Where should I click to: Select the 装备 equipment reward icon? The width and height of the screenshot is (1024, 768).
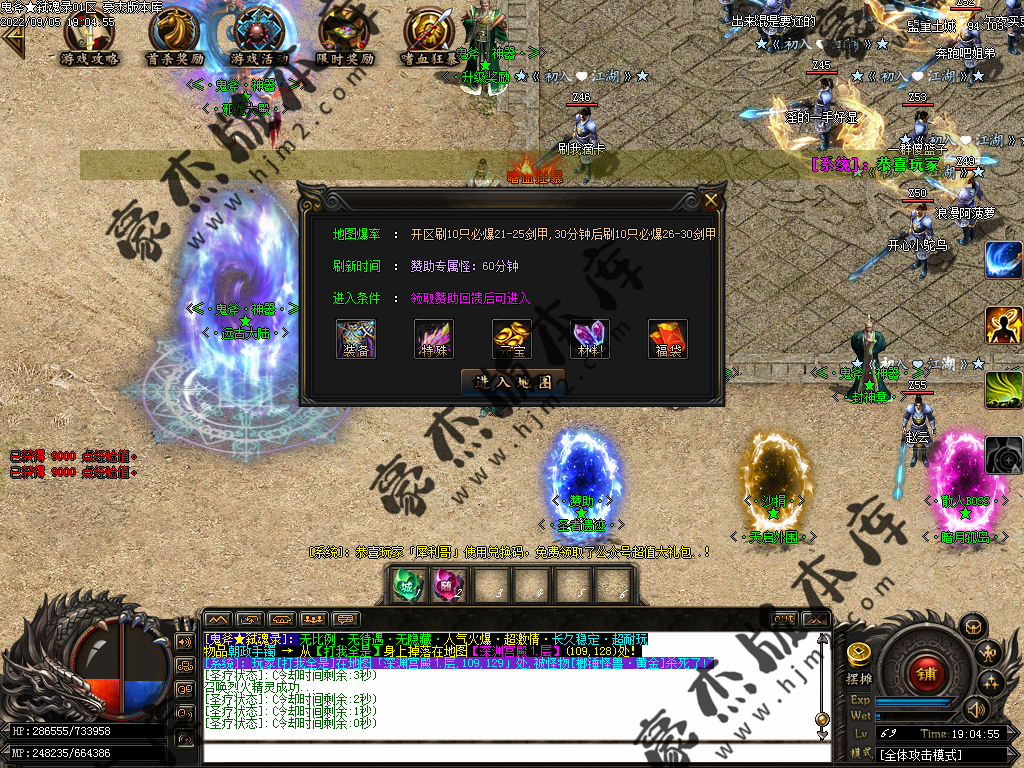[356, 338]
